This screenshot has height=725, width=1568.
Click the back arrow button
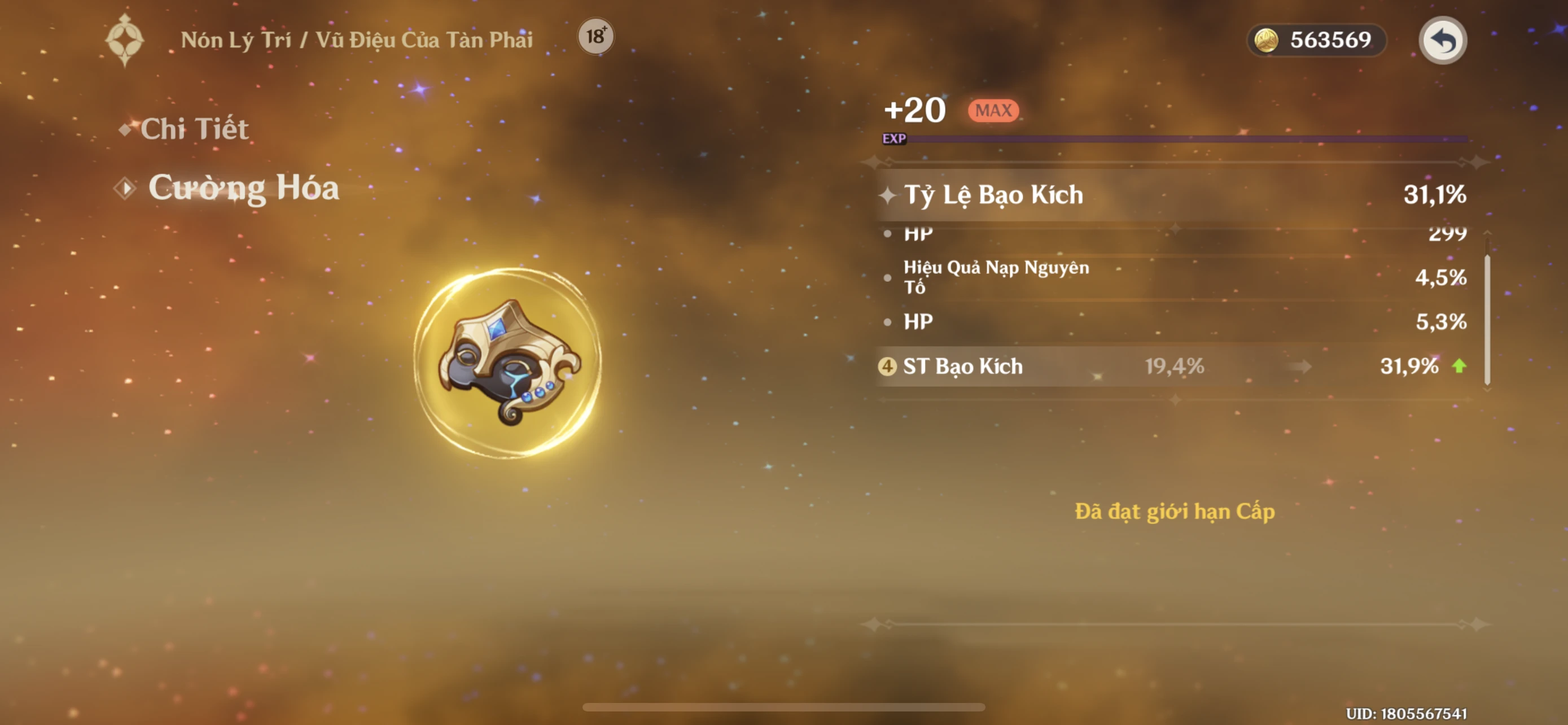point(1442,41)
